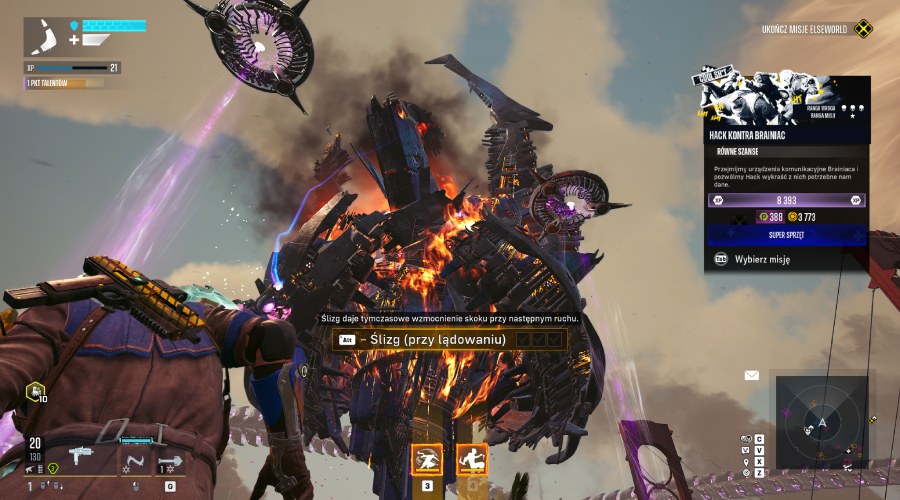Activate the orange slide ability icon
The width and height of the screenshot is (900, 500).
pos(472,459)
